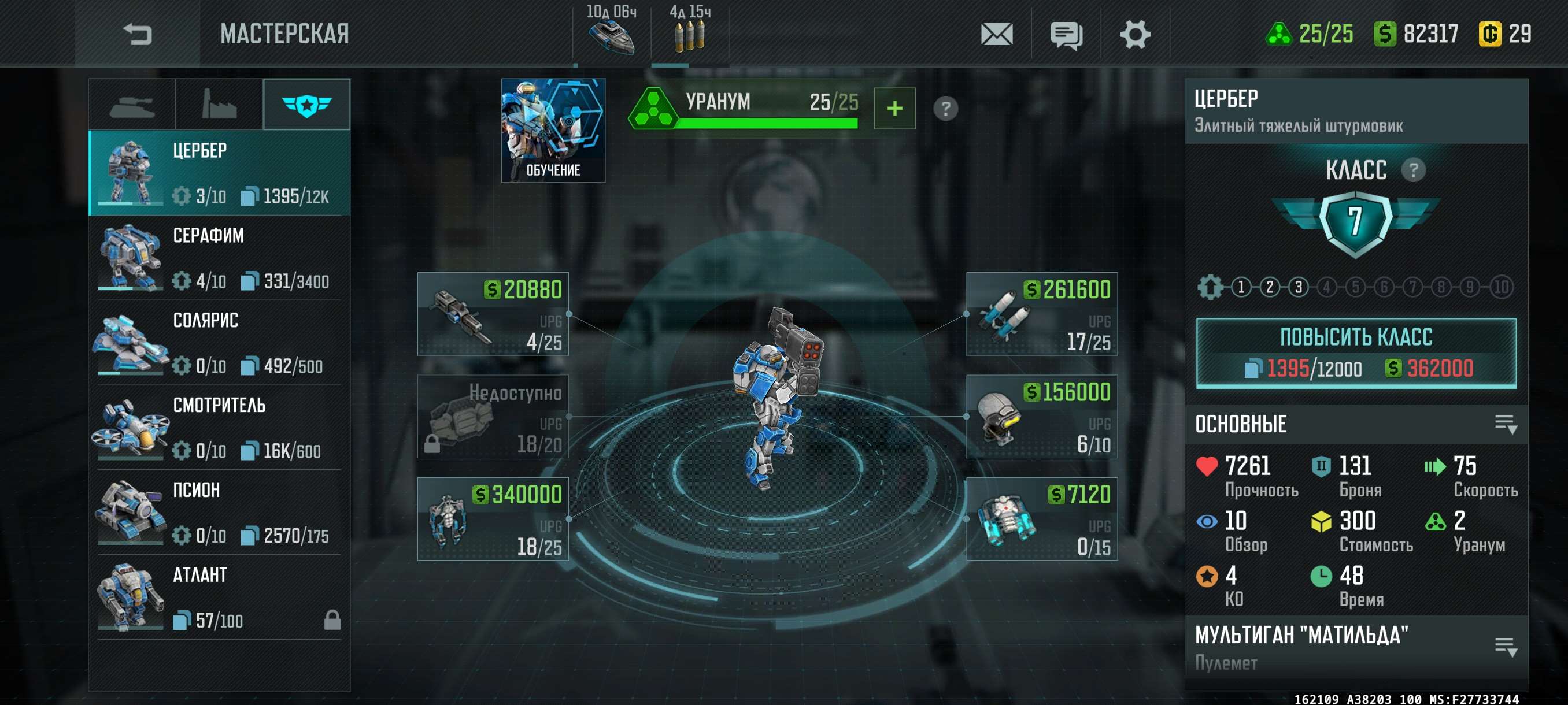Pick Псион from the unit list
This screenshot has height=705, width=1568.
click(219, 512)
